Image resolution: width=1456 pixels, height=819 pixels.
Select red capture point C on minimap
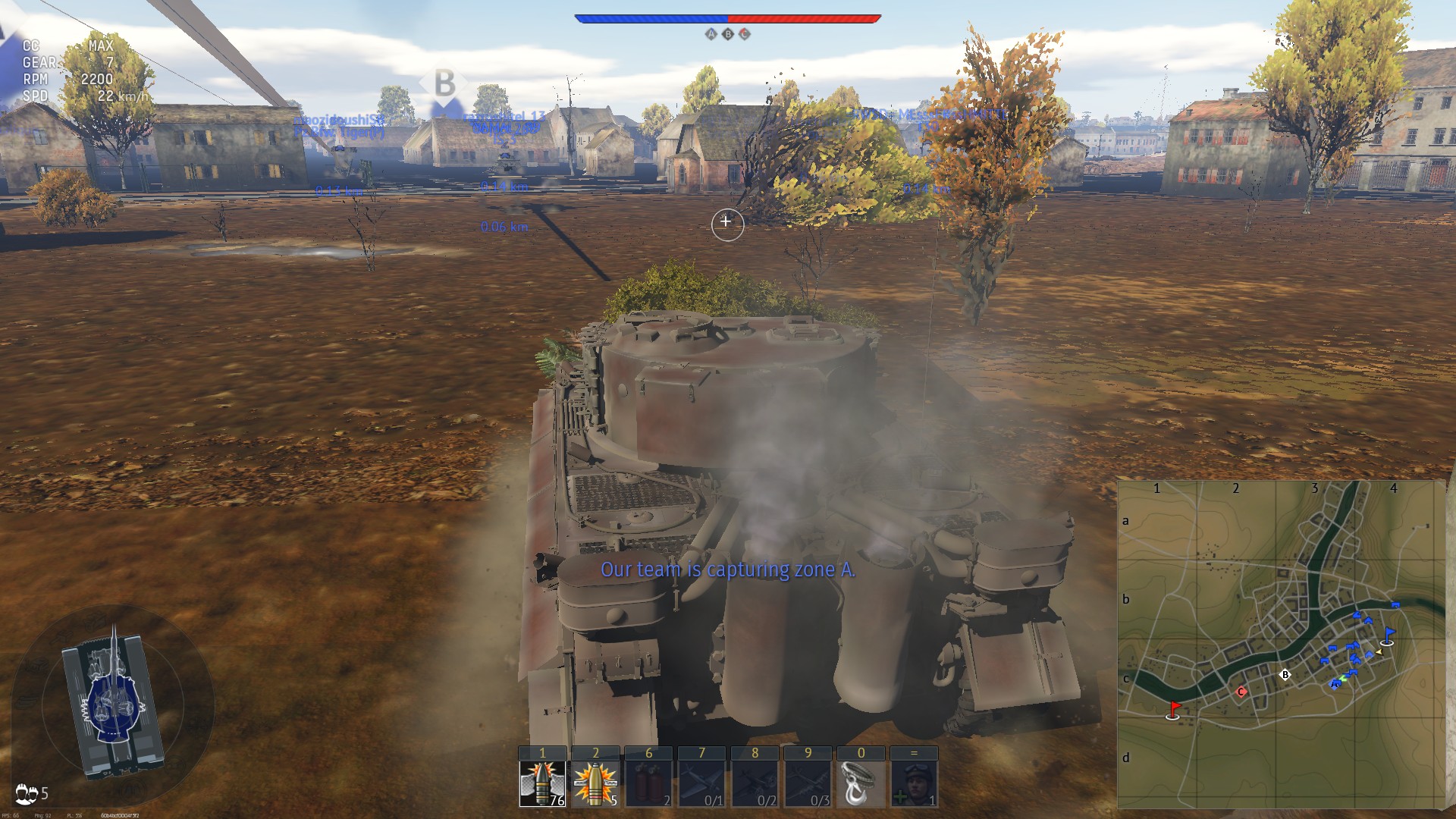1241,691
